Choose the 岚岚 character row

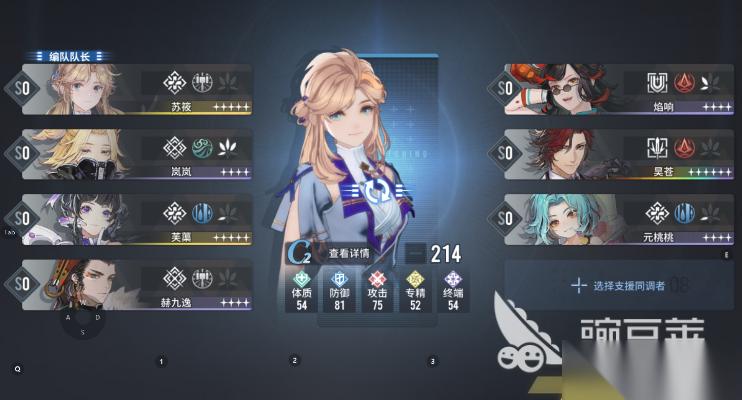tap(135, 153)
